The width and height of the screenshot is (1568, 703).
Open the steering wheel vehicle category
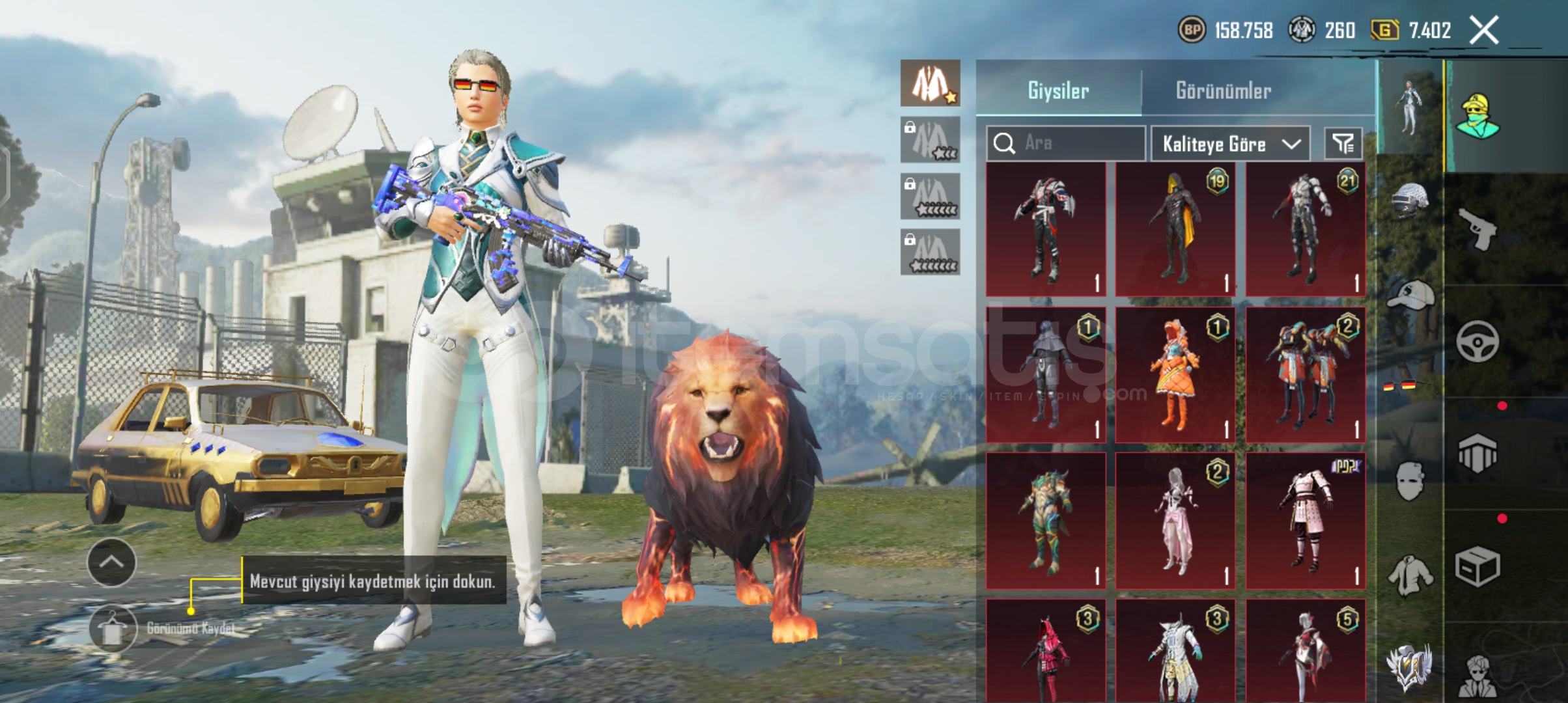pyautogui.click(x=1477, y=342)
